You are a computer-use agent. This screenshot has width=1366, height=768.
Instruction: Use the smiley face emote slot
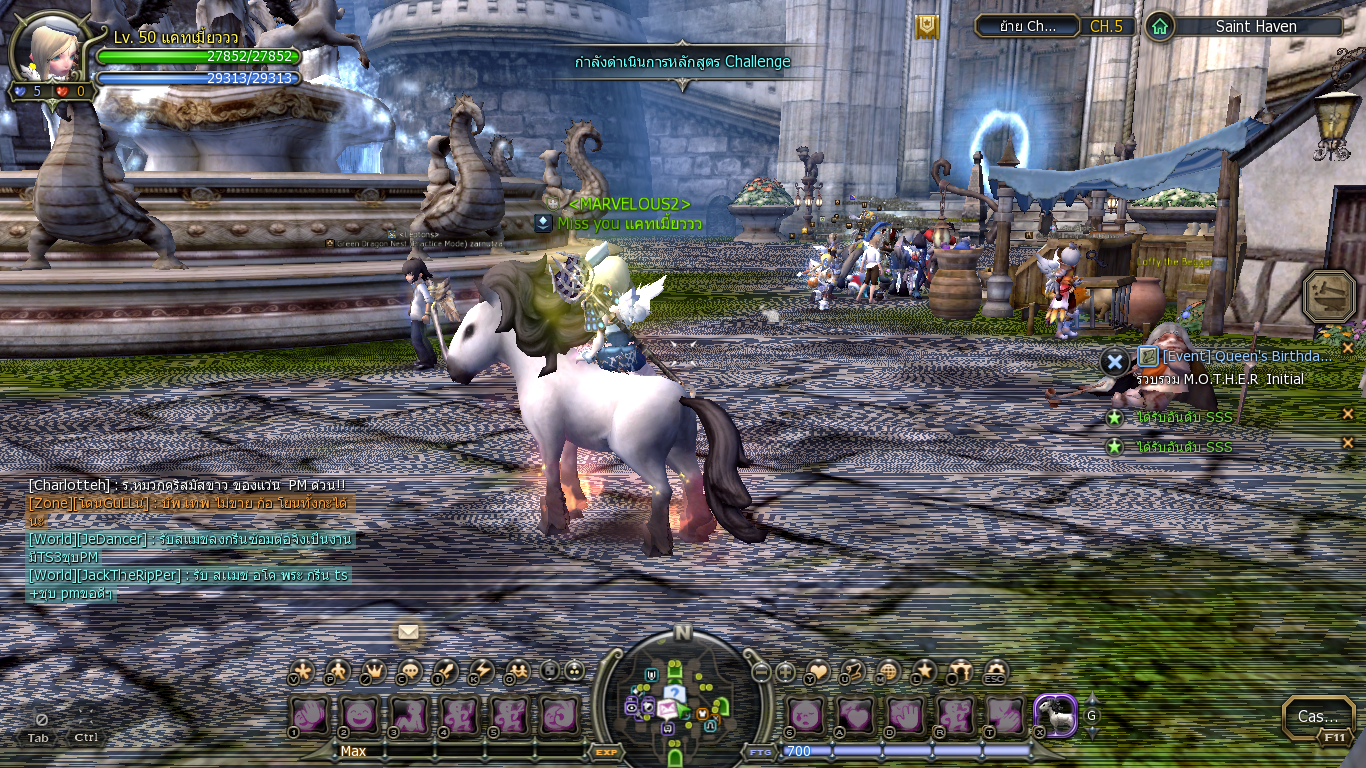point(359,716)
